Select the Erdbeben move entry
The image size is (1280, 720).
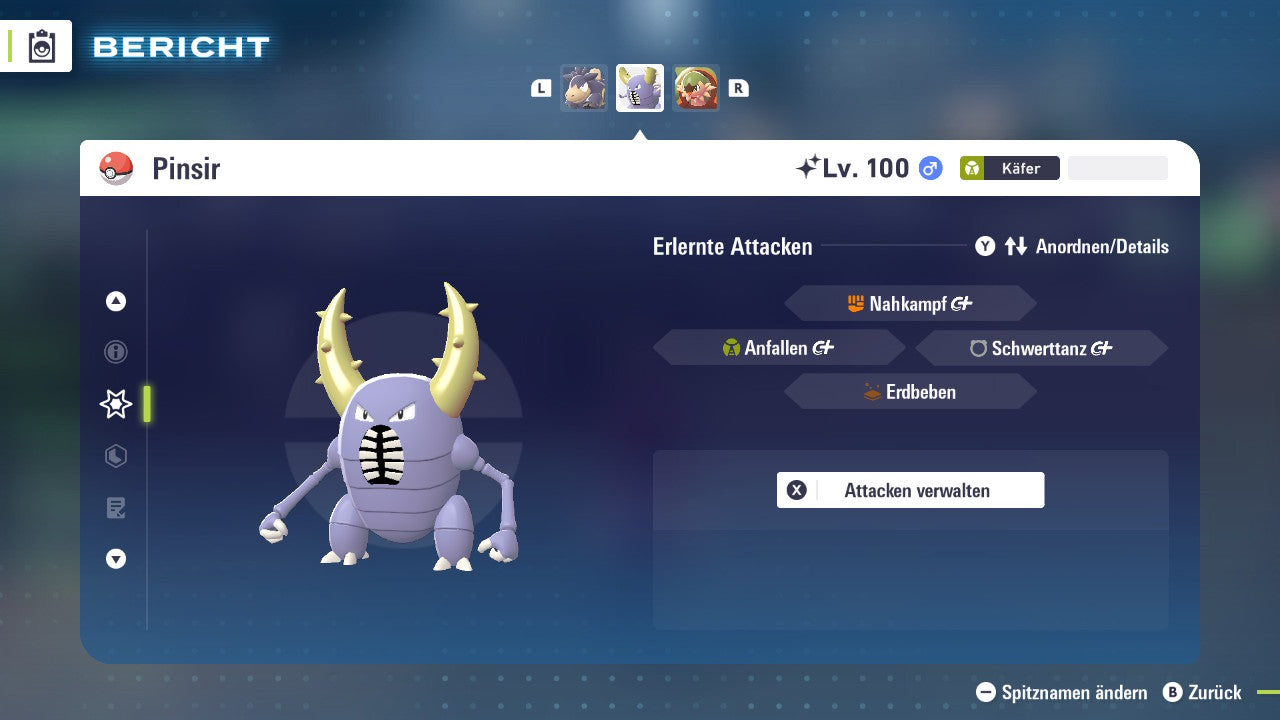[x=910, y=391]
